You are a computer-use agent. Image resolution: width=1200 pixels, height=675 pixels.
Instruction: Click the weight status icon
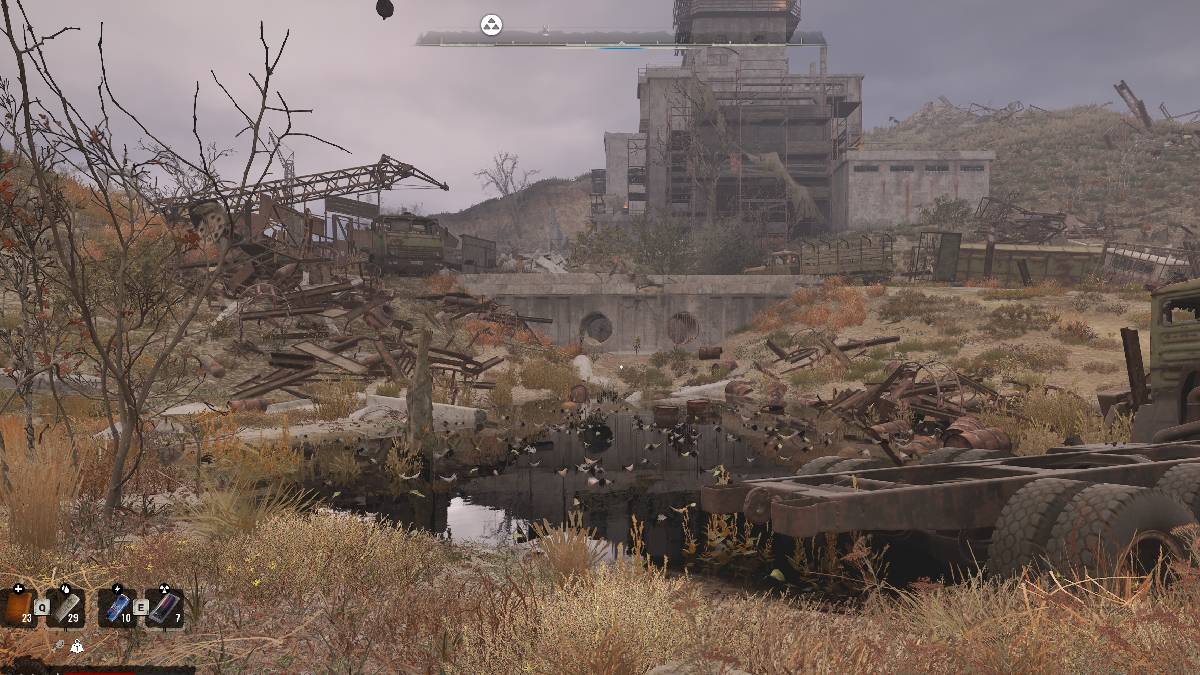pos(77,647)
